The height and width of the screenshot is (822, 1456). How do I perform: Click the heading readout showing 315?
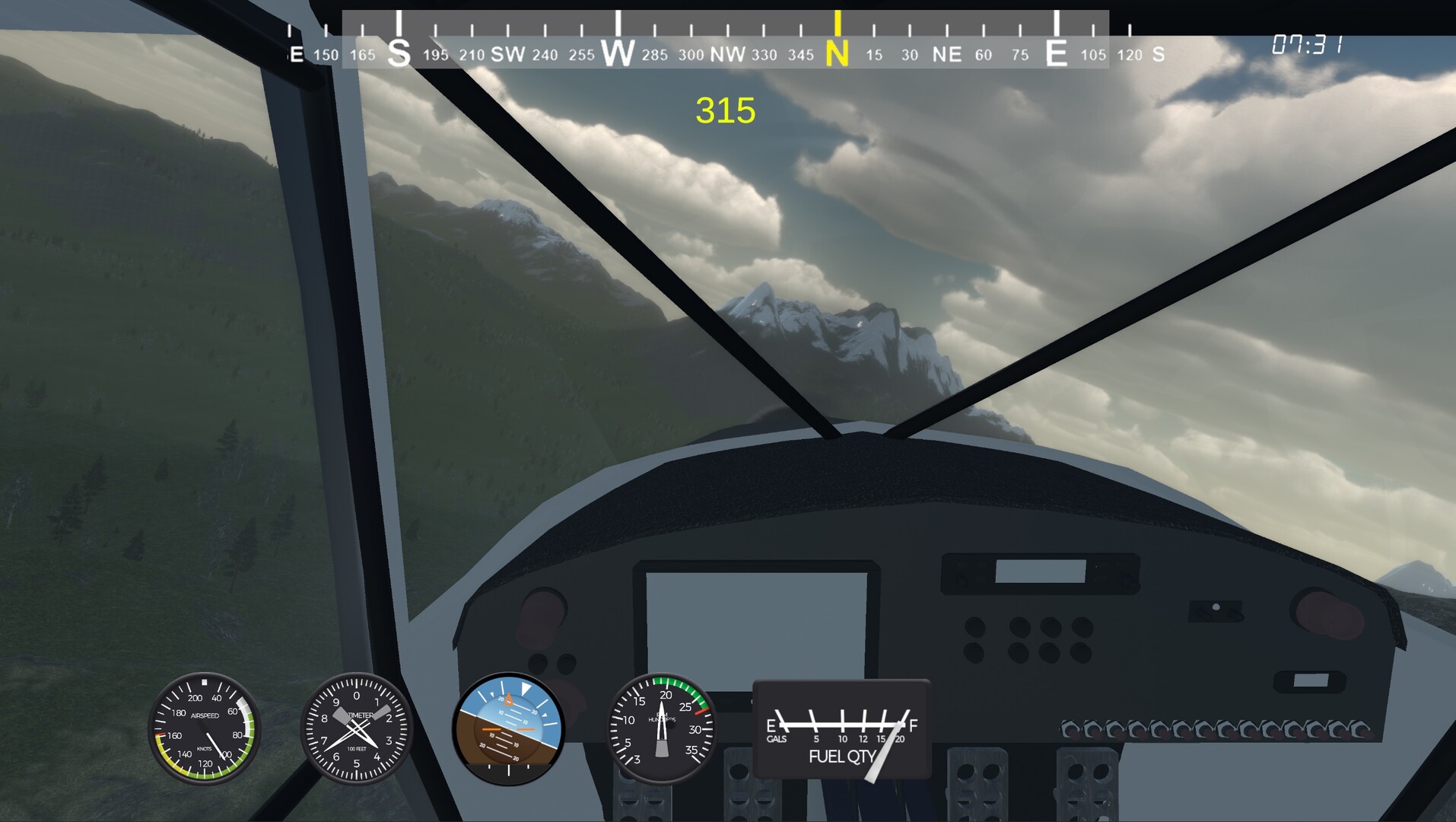pyautogui.click(x=726, y=109)
